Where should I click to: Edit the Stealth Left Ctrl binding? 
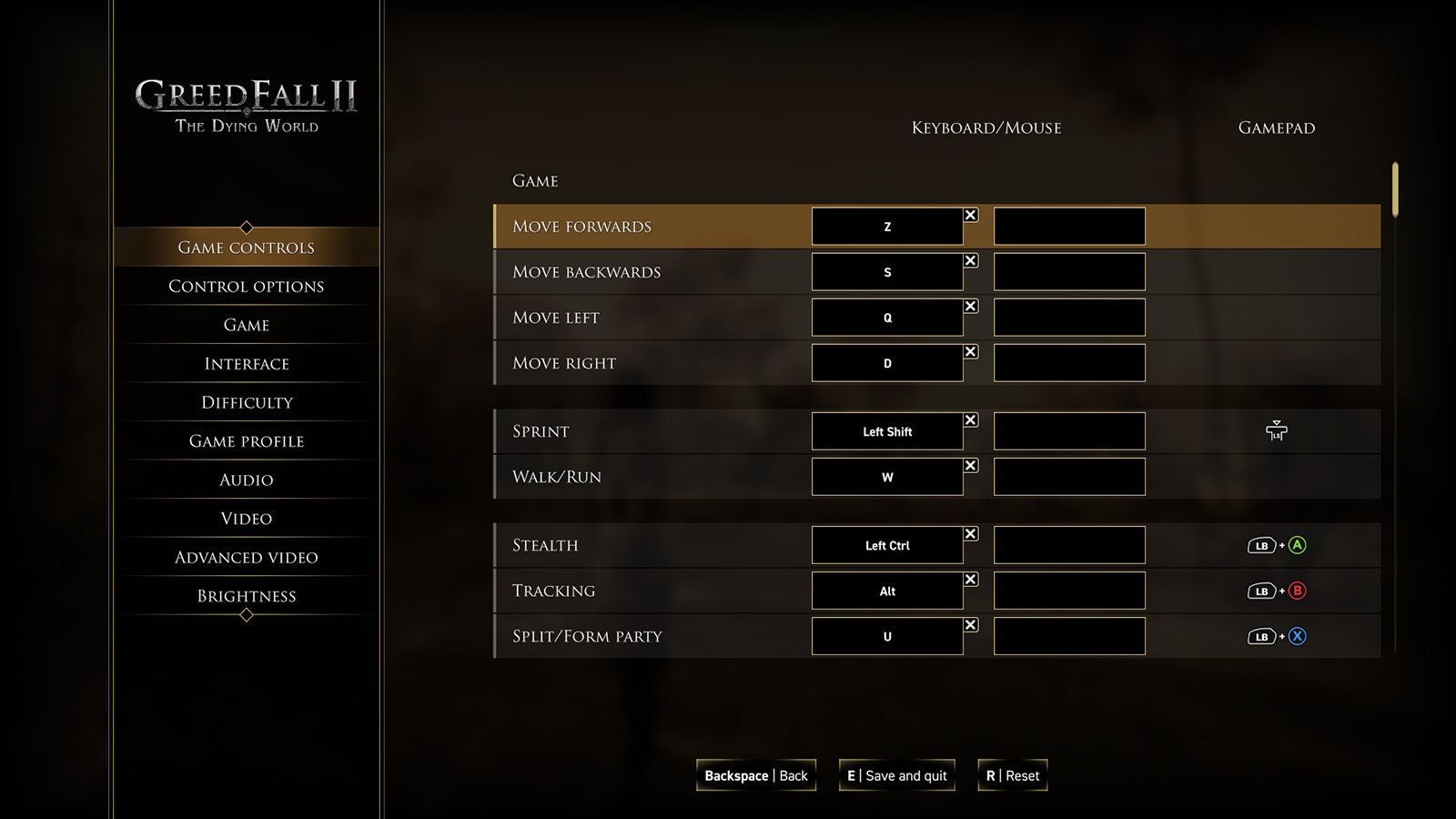point(887,545)
